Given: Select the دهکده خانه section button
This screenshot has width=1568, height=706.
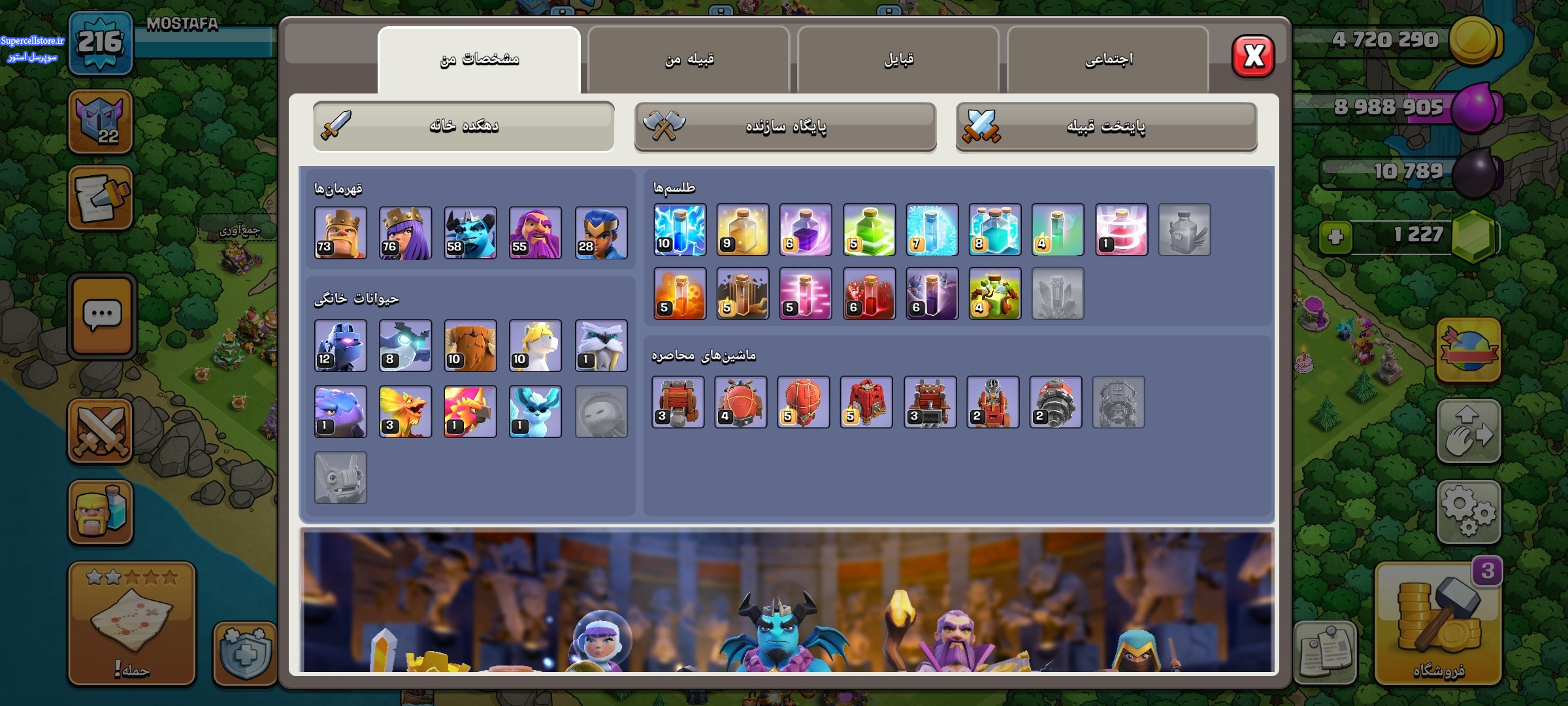Looking at the screenshot, I should pyautogui.click(x=463, y=126).
